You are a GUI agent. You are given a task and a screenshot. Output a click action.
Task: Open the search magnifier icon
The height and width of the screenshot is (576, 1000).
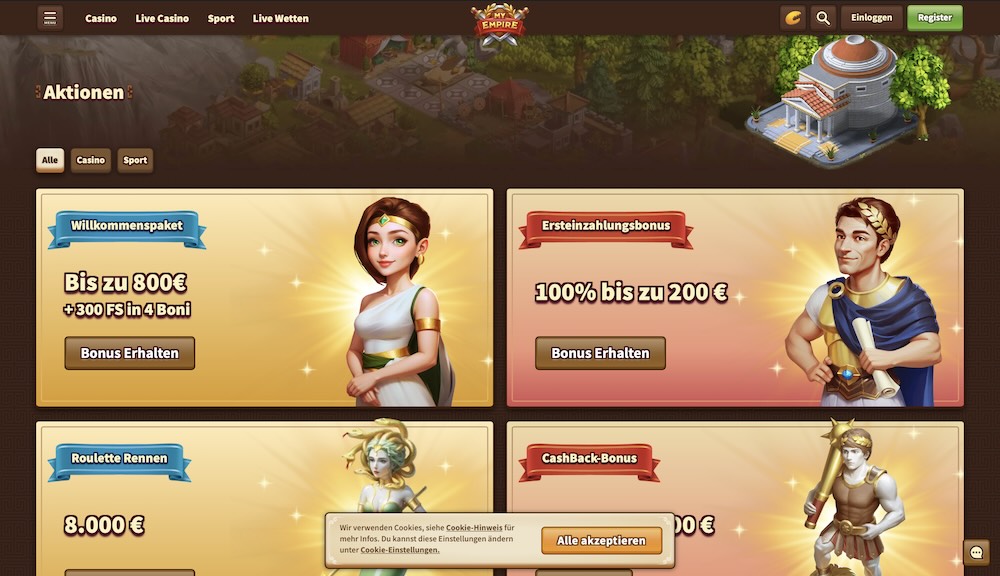(x=823, y=18)
